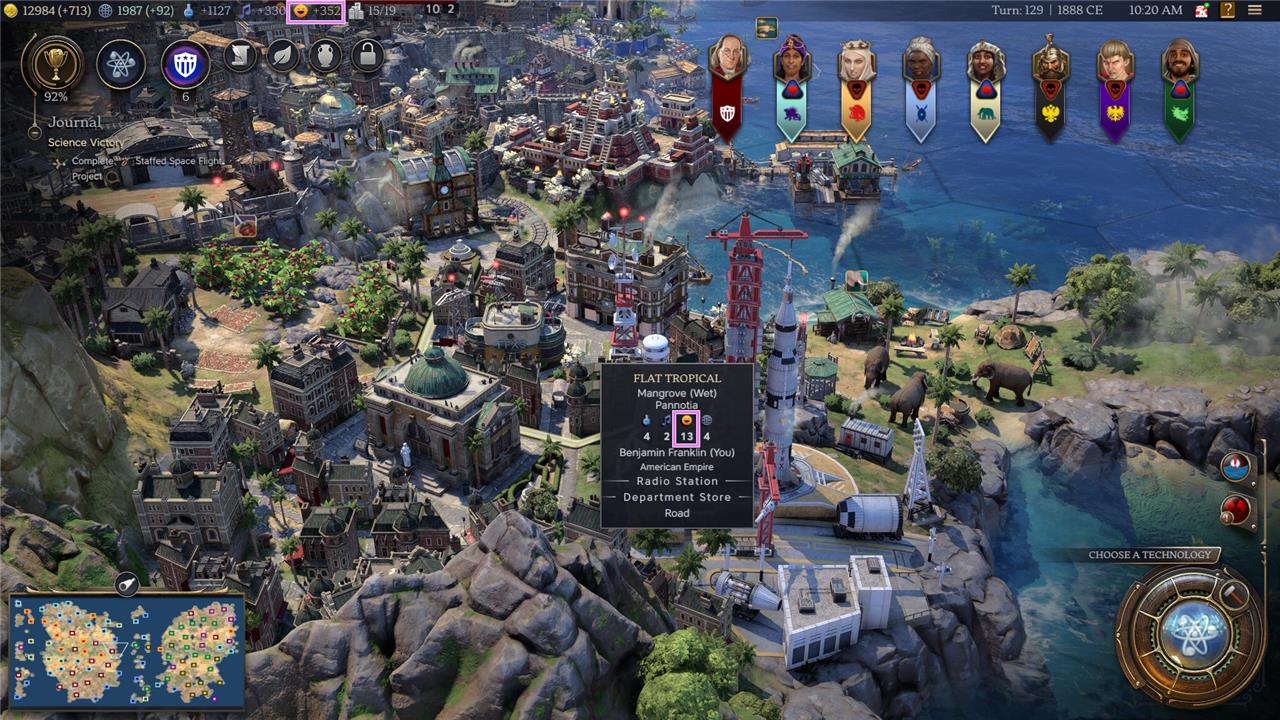Select Benjamin Franklin's leader portrait
The image size is (1280, 720).
click(728, 61)
